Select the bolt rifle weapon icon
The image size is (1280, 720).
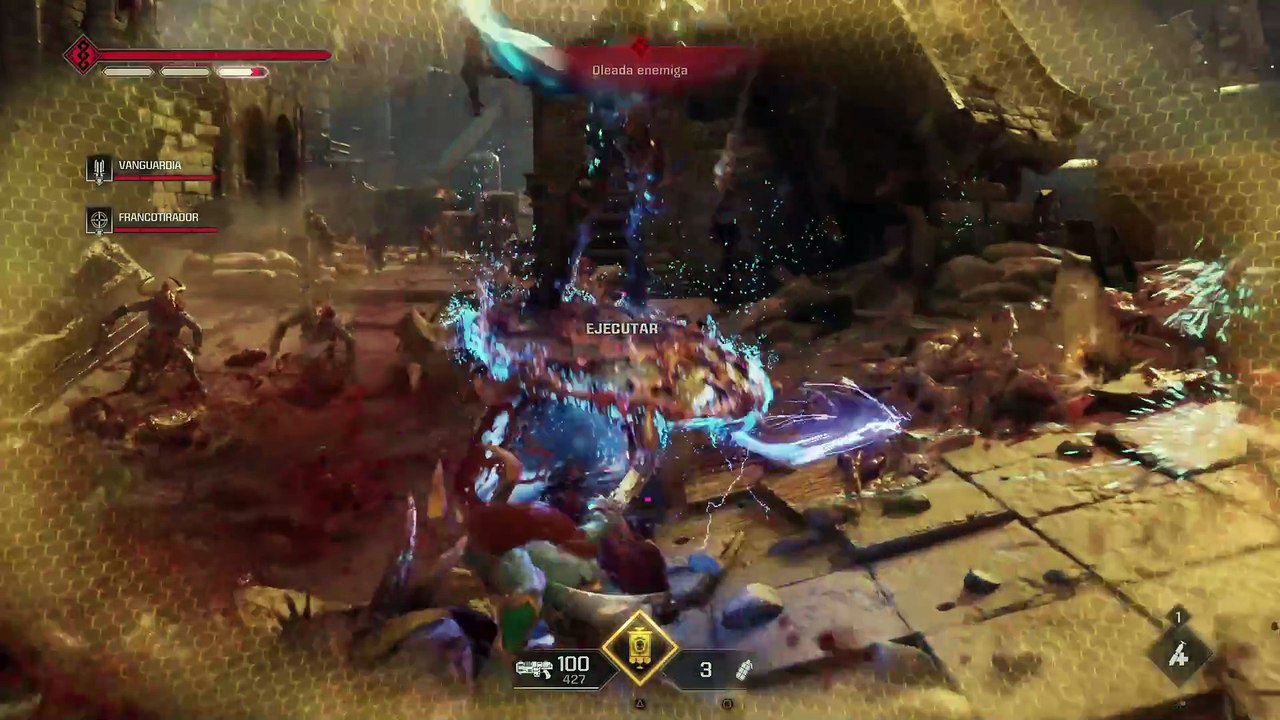534,670
